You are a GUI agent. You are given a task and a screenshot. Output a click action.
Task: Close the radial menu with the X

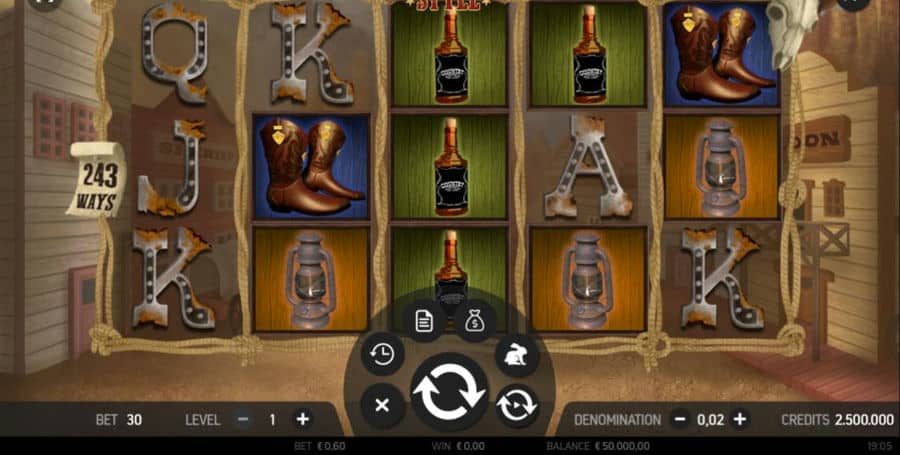[381, 405]
